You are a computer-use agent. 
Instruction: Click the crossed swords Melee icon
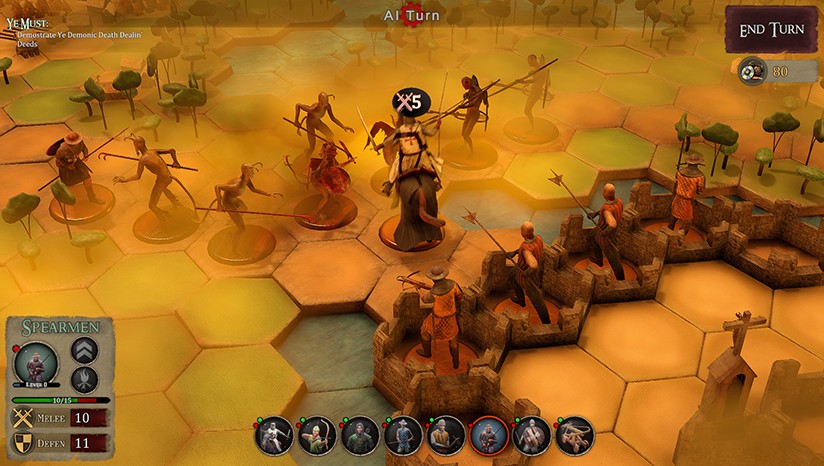pos(22,418)
